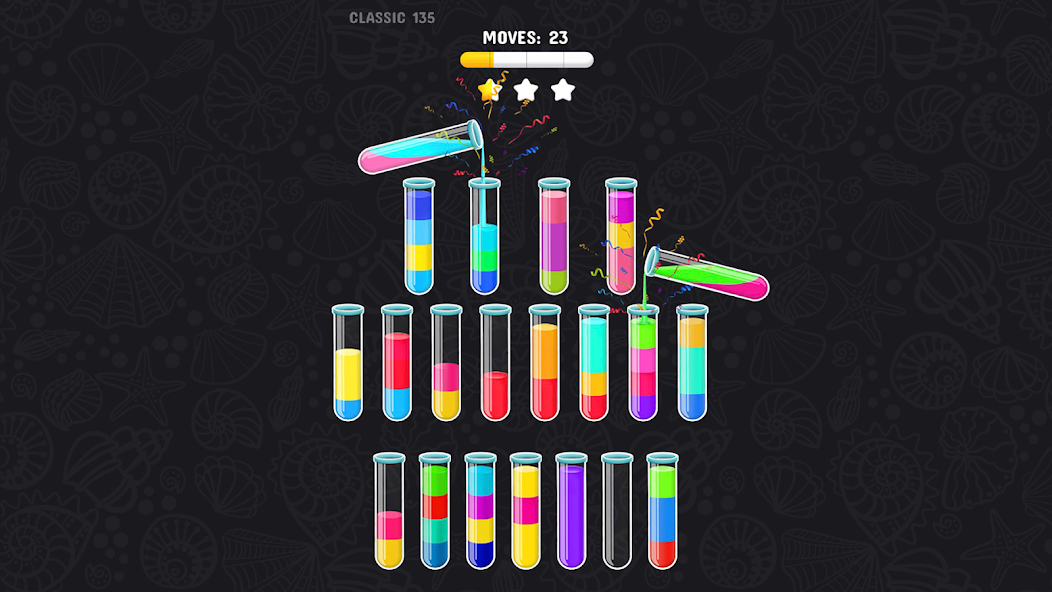Select the green, blue and red tube

click(x=662, y=511)
